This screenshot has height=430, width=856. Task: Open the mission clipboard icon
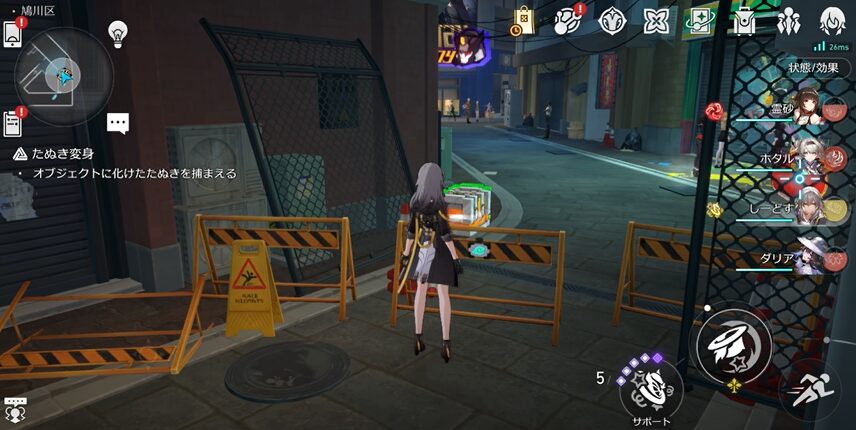tap(12, 122)
